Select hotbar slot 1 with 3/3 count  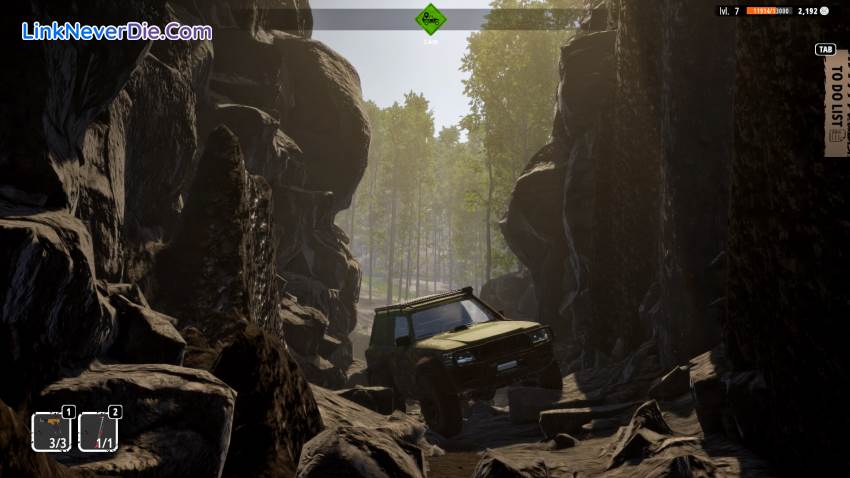point(51,432)
